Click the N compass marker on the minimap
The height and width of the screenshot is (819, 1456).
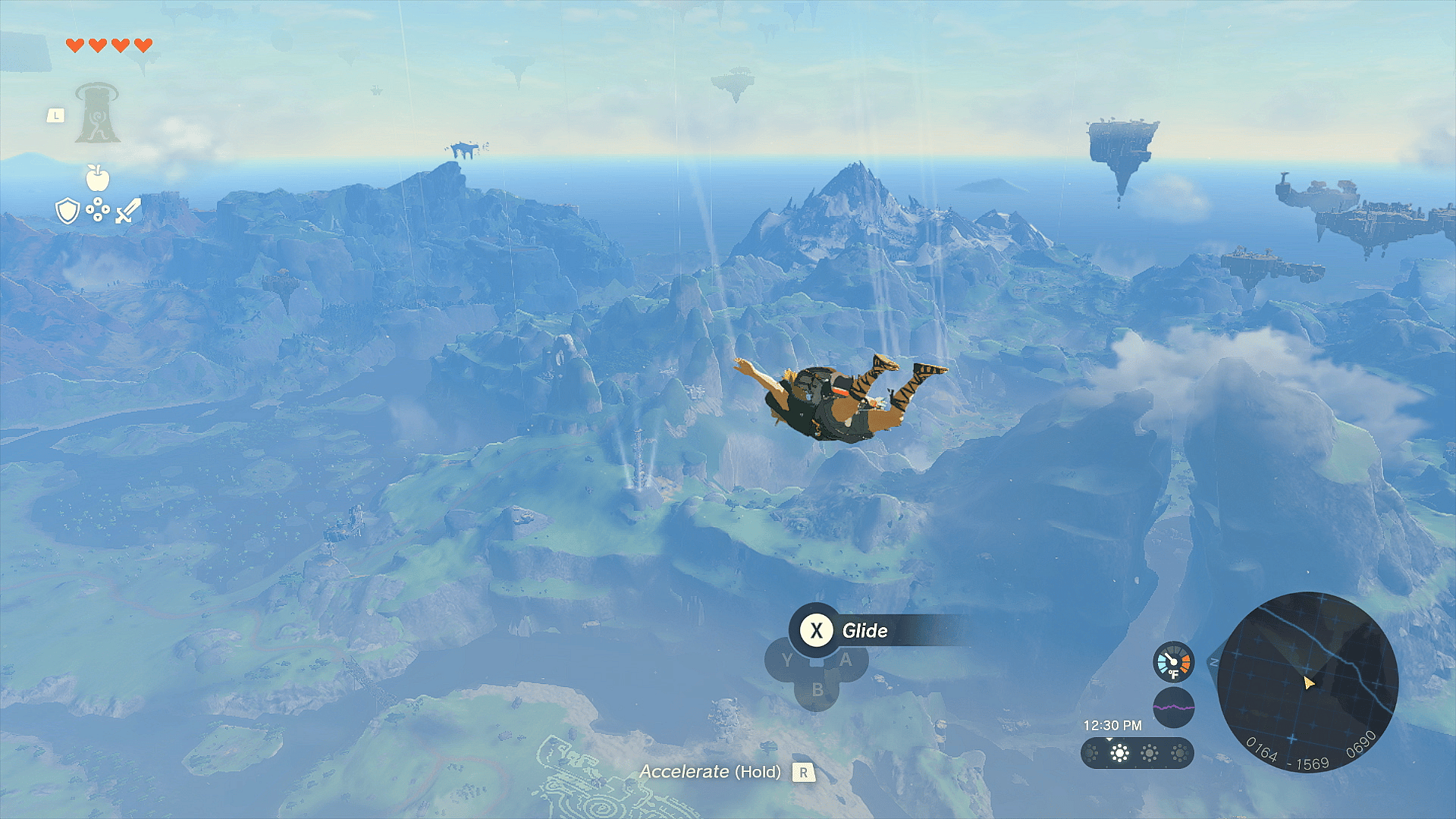pos(1214,661)
